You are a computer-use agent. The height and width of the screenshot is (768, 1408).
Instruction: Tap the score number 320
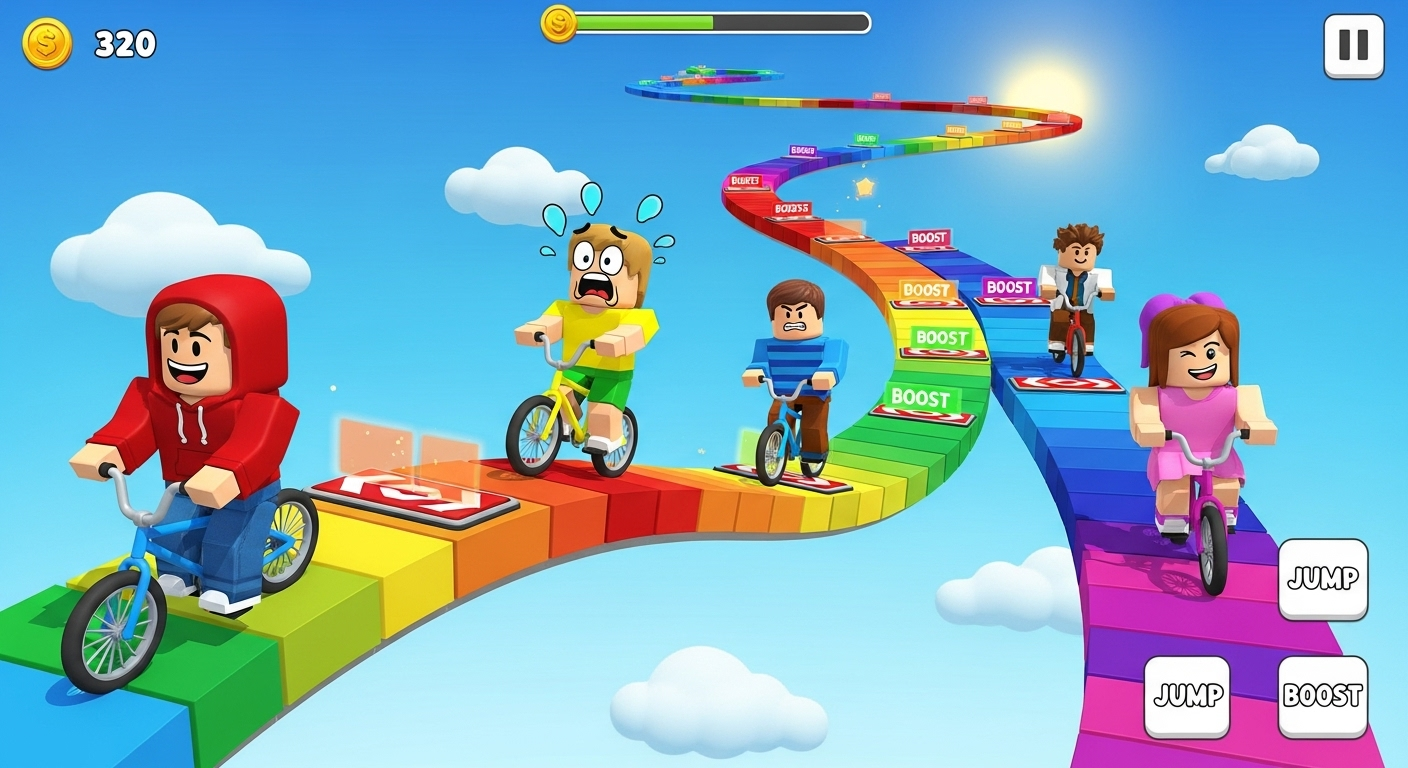pos(124,42)
